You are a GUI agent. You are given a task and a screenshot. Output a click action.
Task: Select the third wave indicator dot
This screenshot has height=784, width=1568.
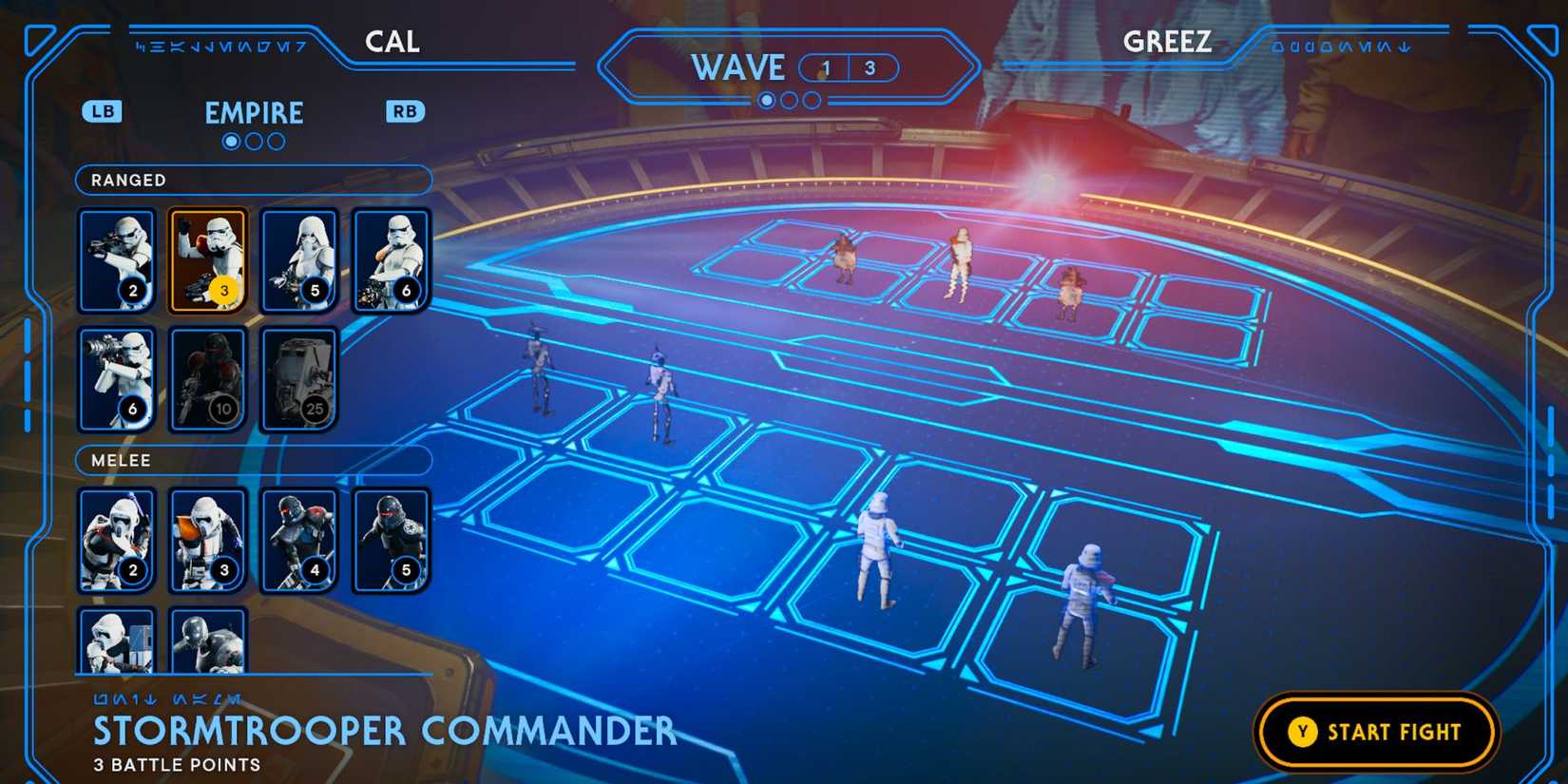(812, 100)
